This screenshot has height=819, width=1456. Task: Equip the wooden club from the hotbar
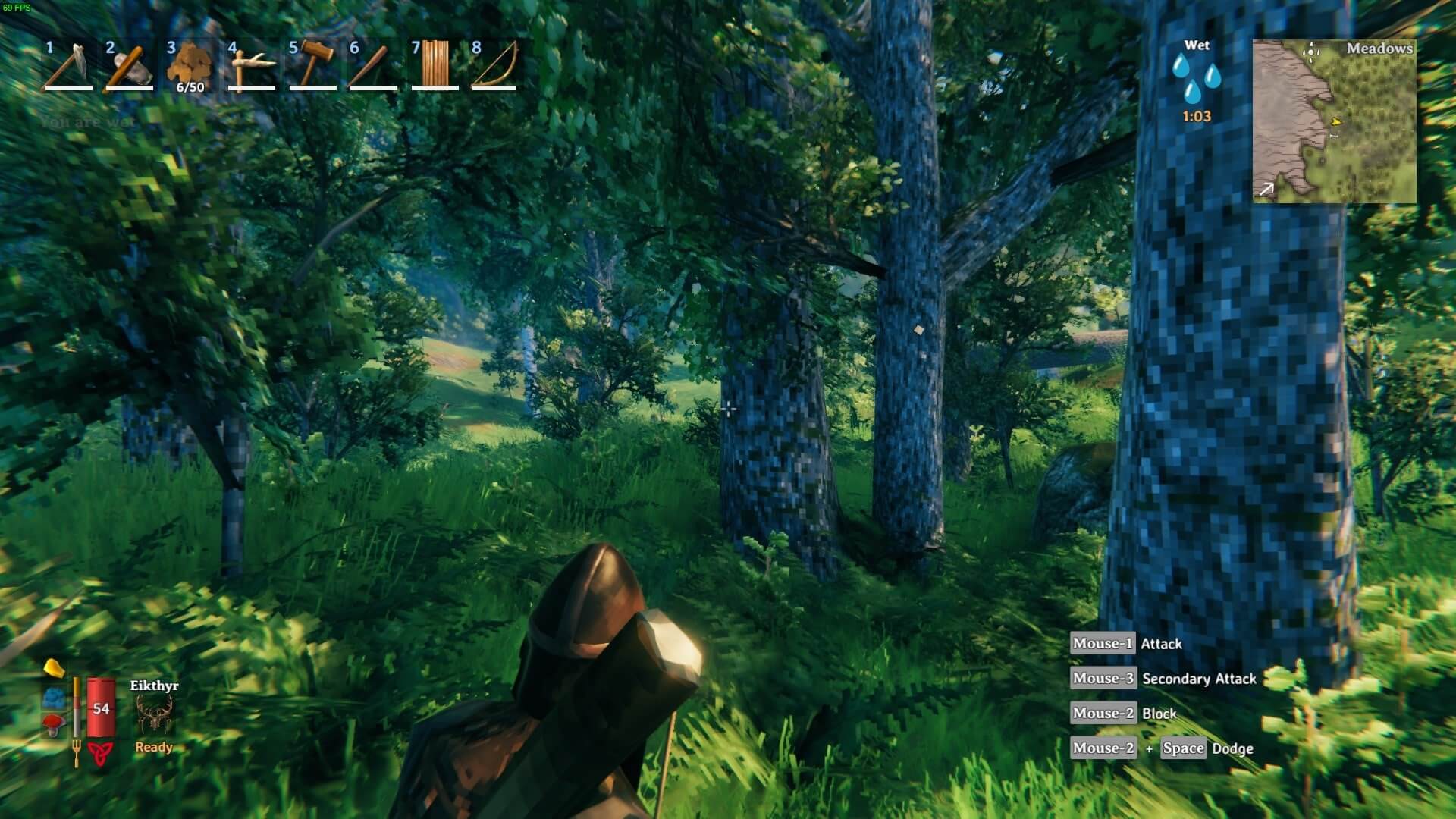pyautogui.click(x=373, y=65)
